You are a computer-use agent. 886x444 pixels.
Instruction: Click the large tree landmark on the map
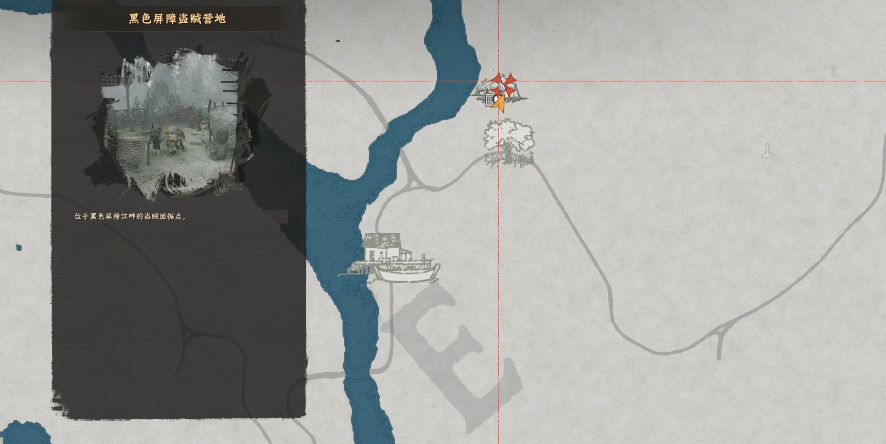coord(508,142)
